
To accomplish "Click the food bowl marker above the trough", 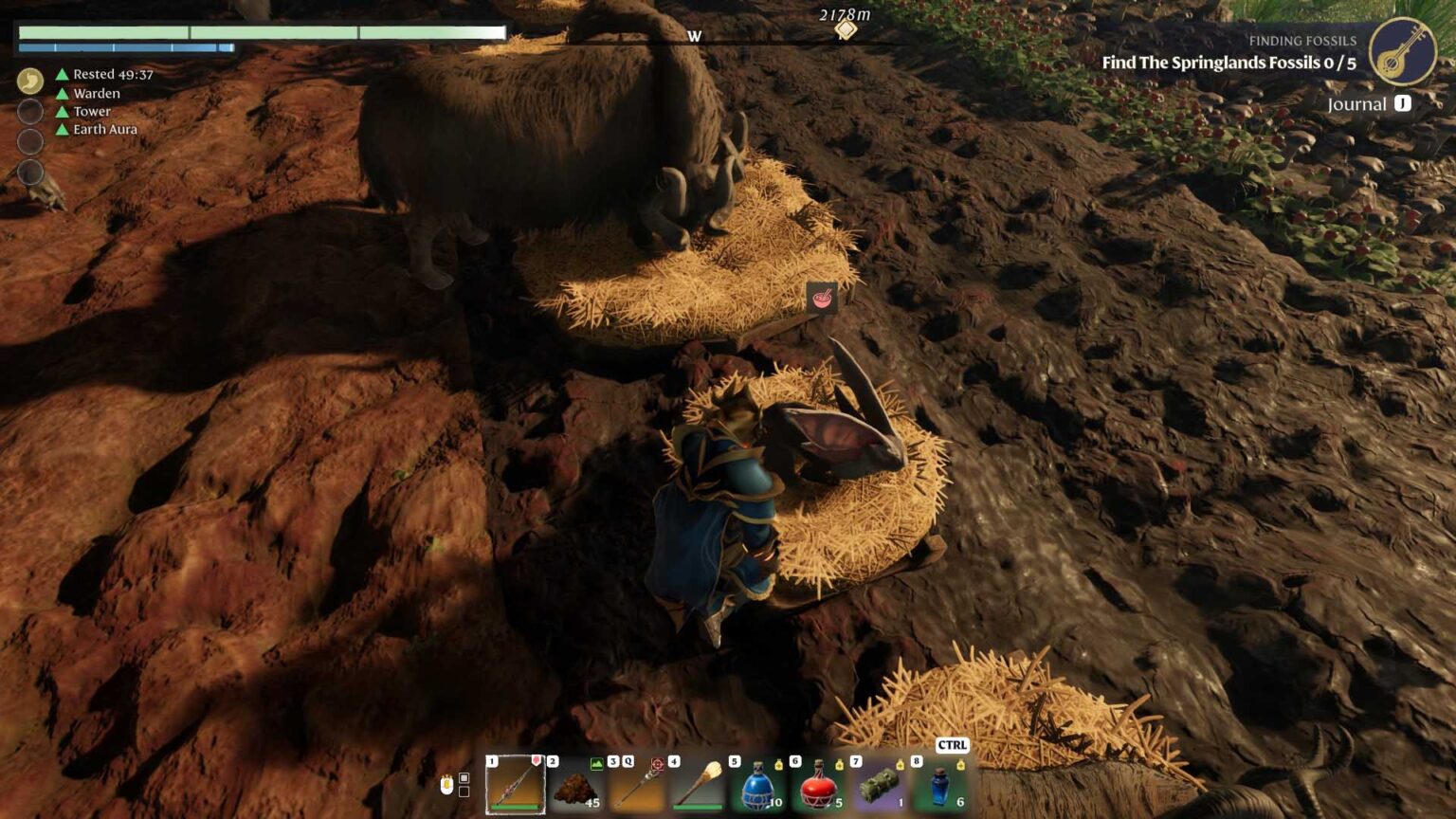I will tap(821, 299).
